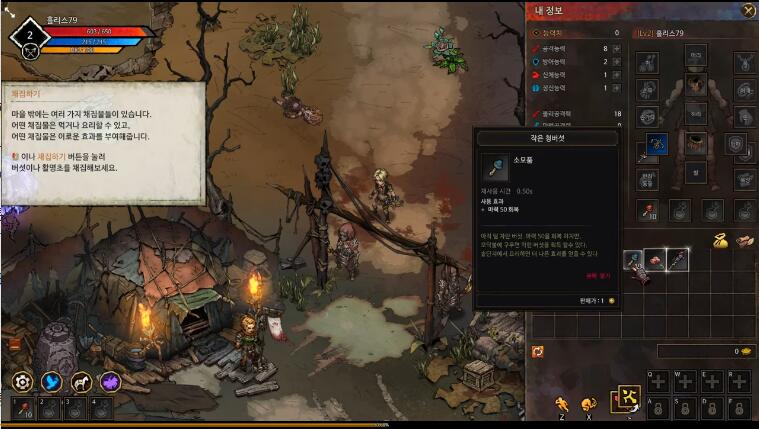Select the dark staff inventory item
Image resolution: width=759 pixels, height=429 pixels.
(678, 260)
